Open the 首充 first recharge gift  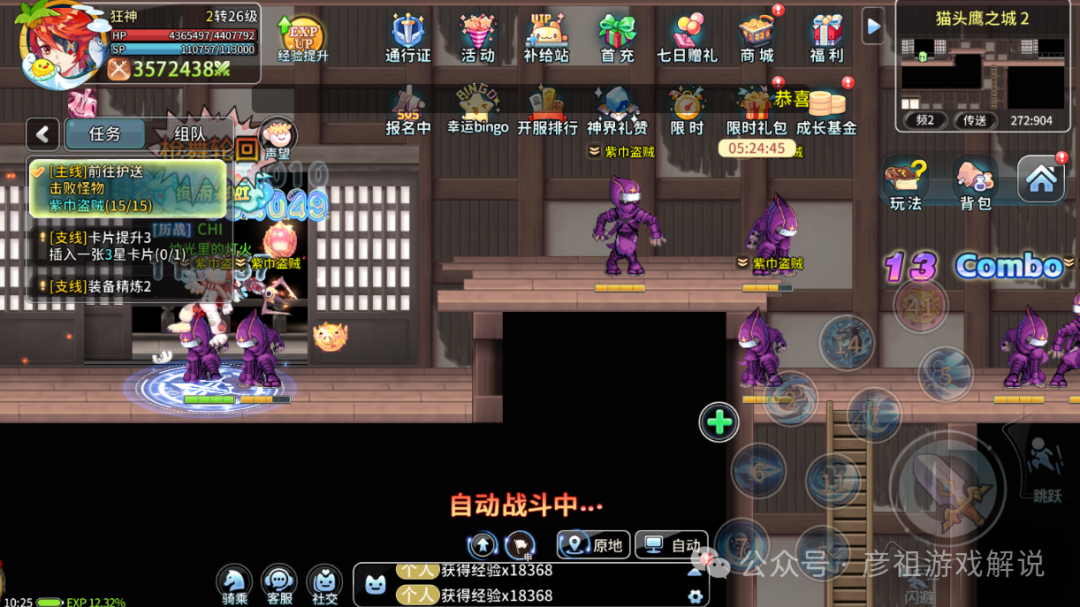(617, 37)
